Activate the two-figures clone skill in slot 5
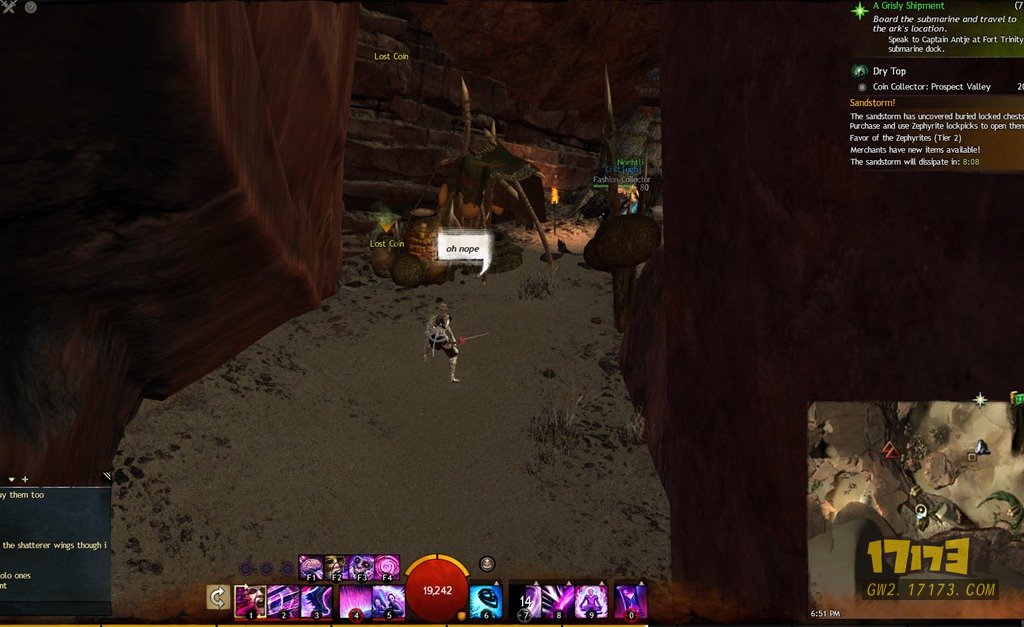Screen dimensions: 1024x627 click(x=388, y=601)
